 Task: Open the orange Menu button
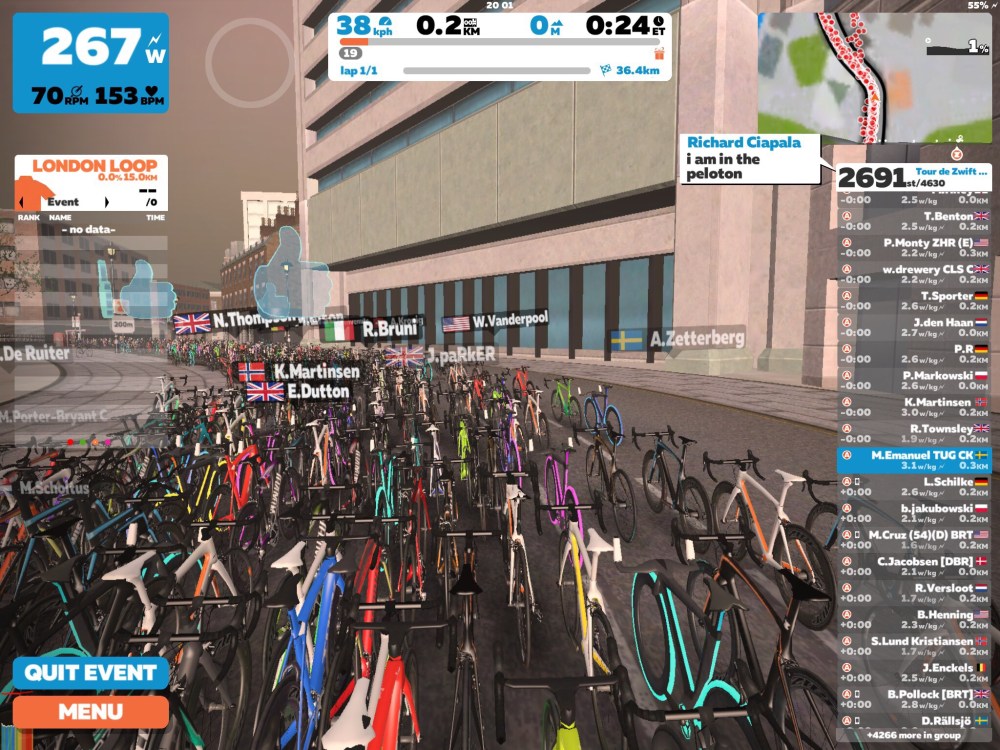91,712
